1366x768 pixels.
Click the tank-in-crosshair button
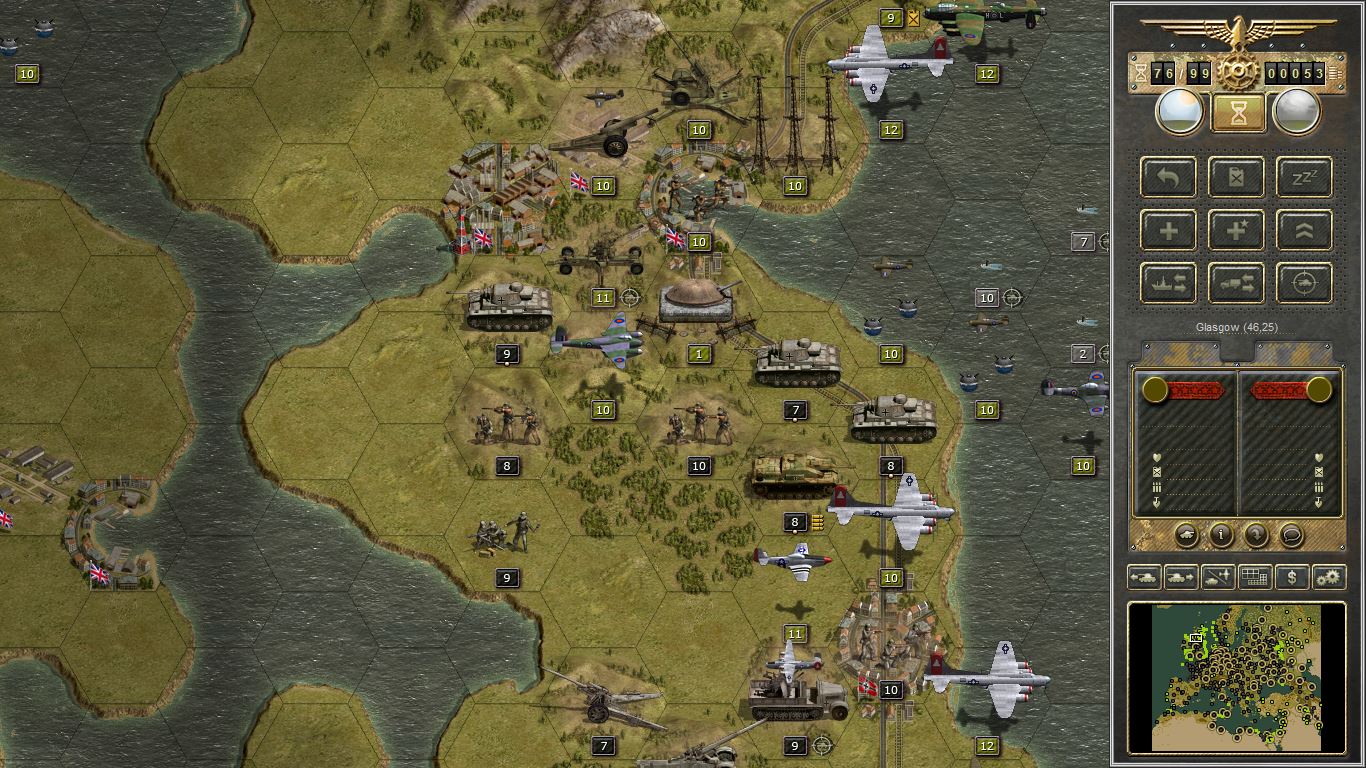coord(1305,283)
